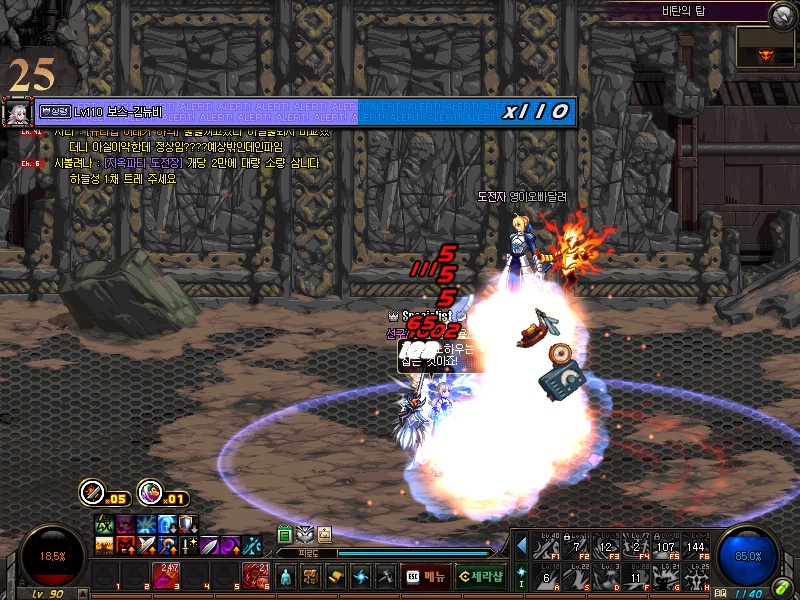Open the 세라샵 cash shop
This screenshot has height=600, width=800.
[479, 576]
